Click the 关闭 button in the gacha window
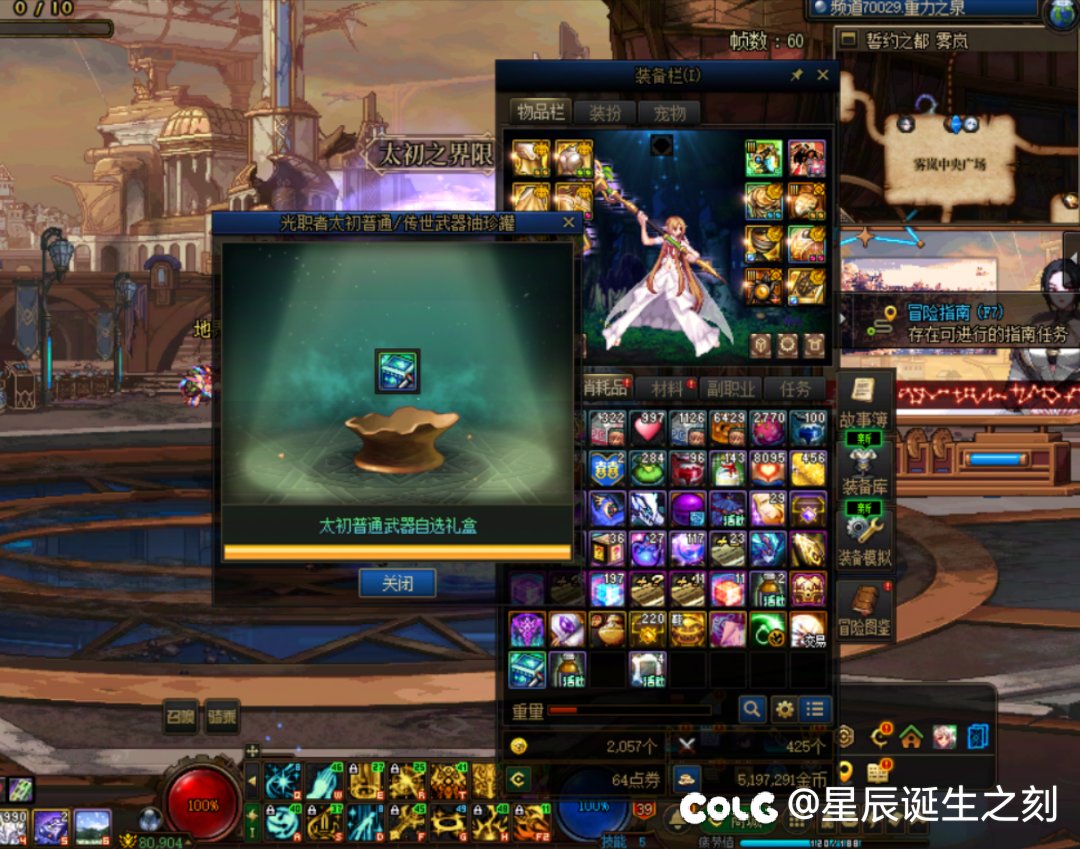 [x=397, y=583]
